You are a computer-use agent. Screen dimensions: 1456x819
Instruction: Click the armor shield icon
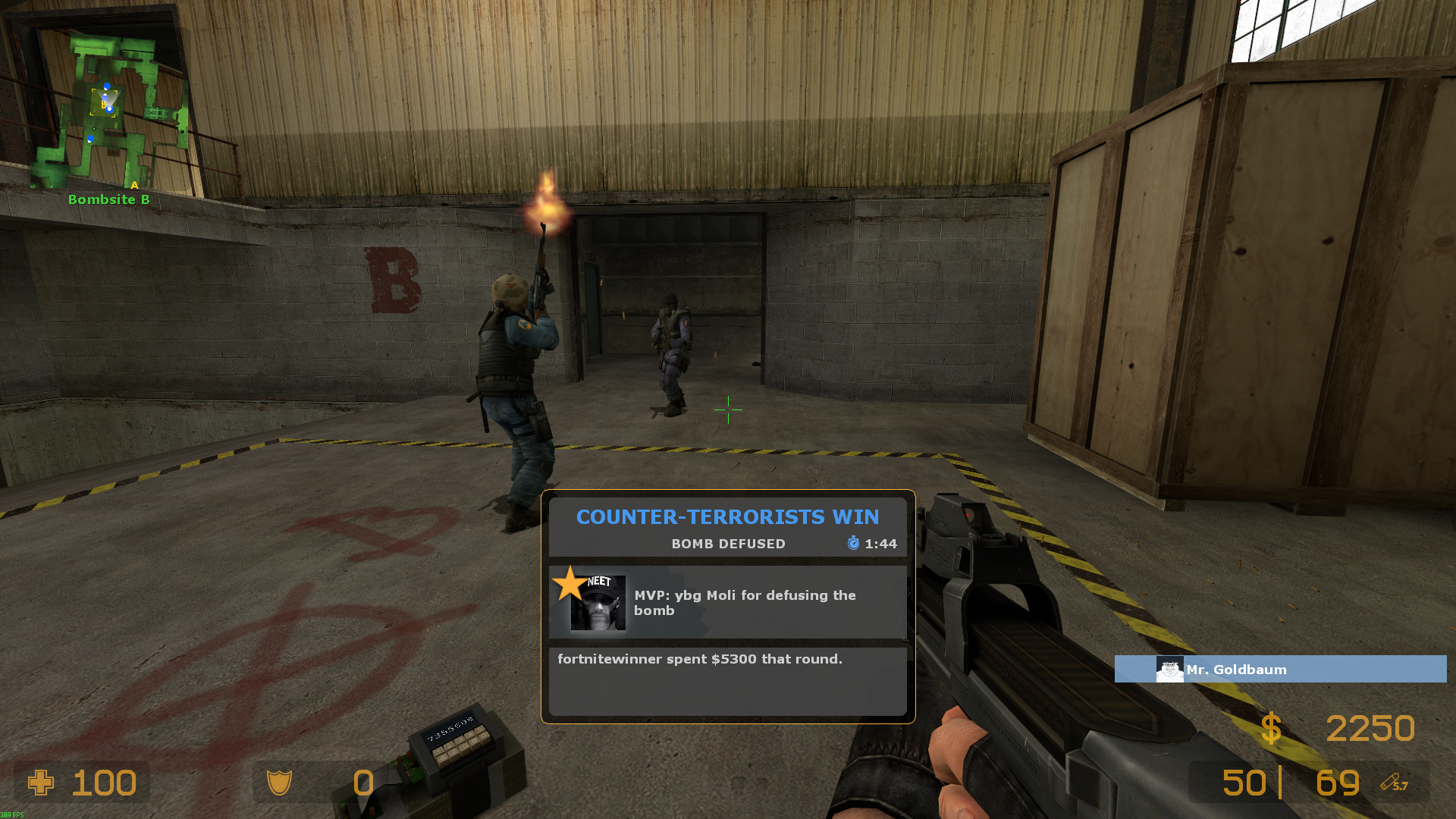(x=279, y=783)
